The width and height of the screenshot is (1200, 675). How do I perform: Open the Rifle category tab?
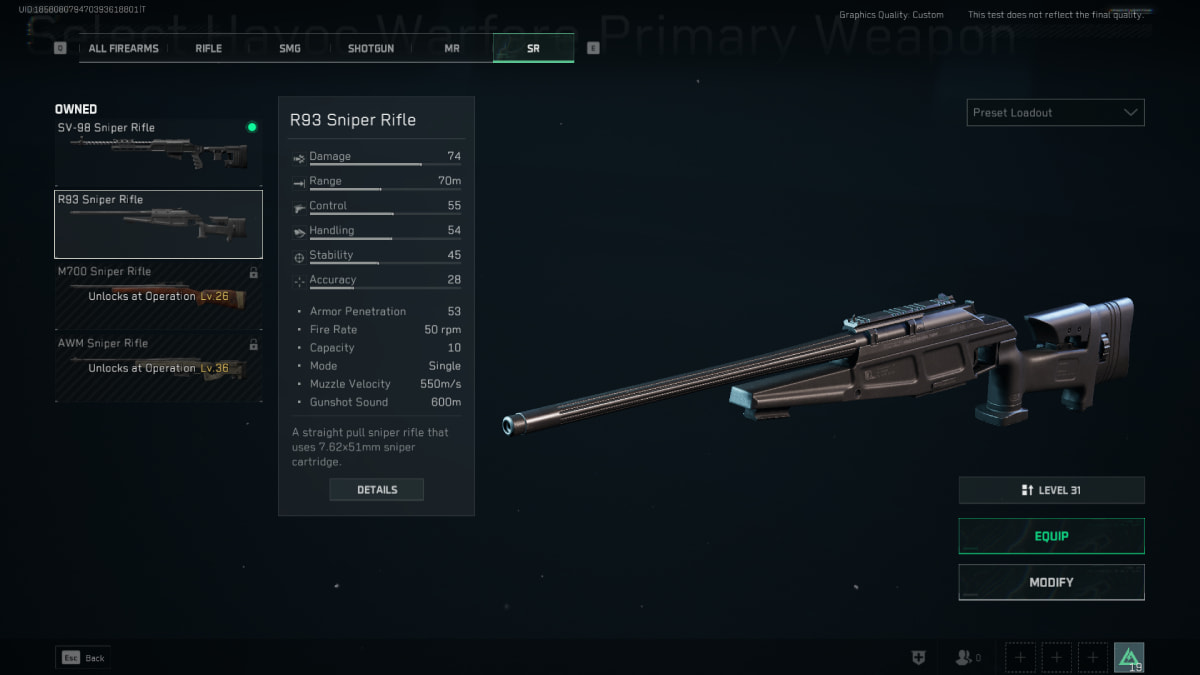[209, 48]
